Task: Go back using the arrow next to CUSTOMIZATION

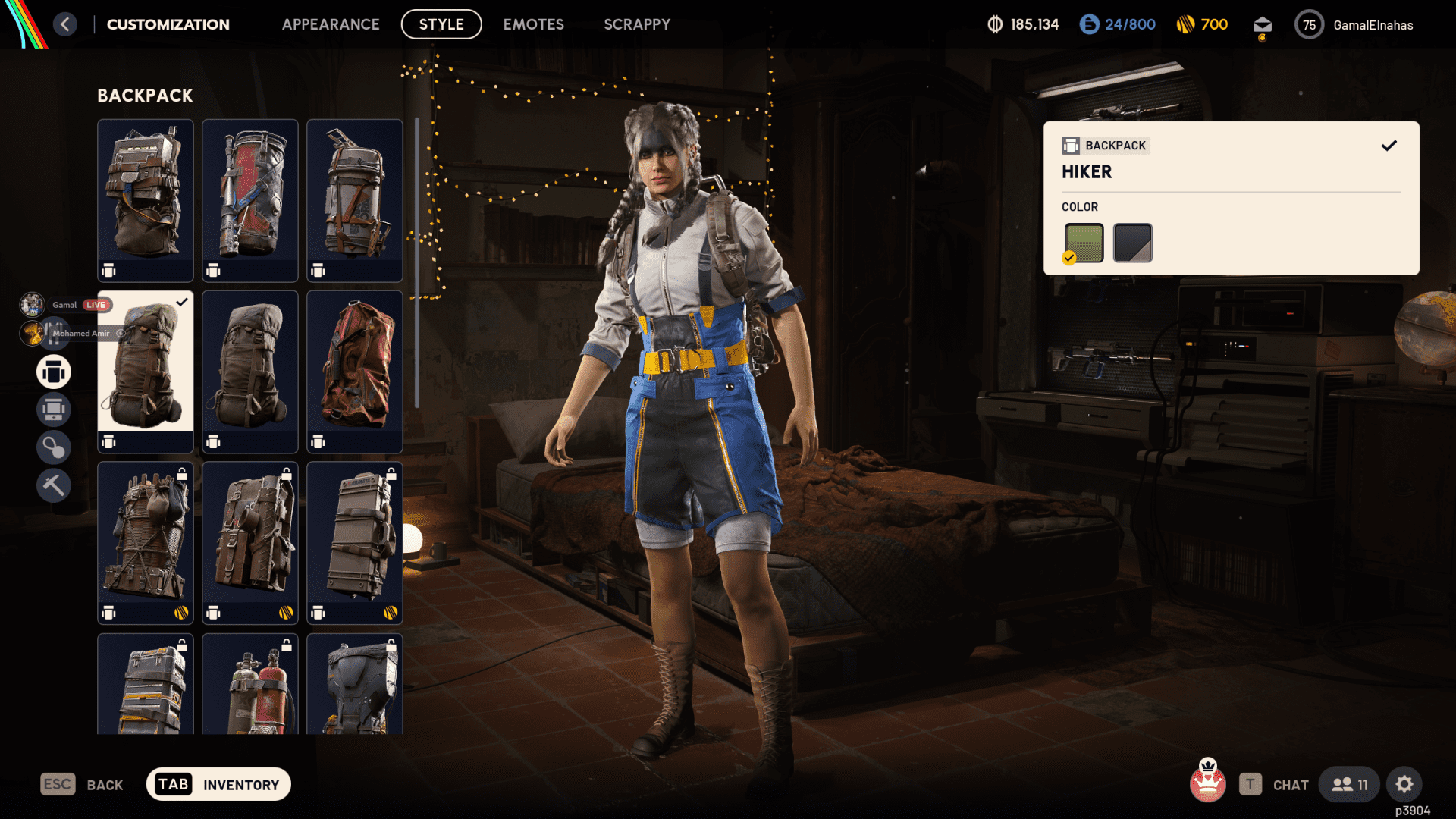Action: tap(65, 24)
